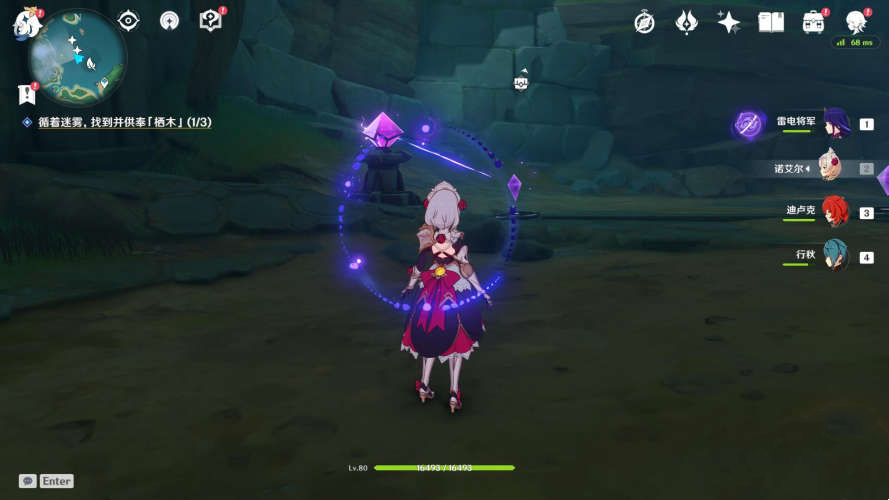Image resolution: width=889 pixels, height=500 pixels.
Task: Open the question-mark tutorial book icon
Action: (210, 21)
